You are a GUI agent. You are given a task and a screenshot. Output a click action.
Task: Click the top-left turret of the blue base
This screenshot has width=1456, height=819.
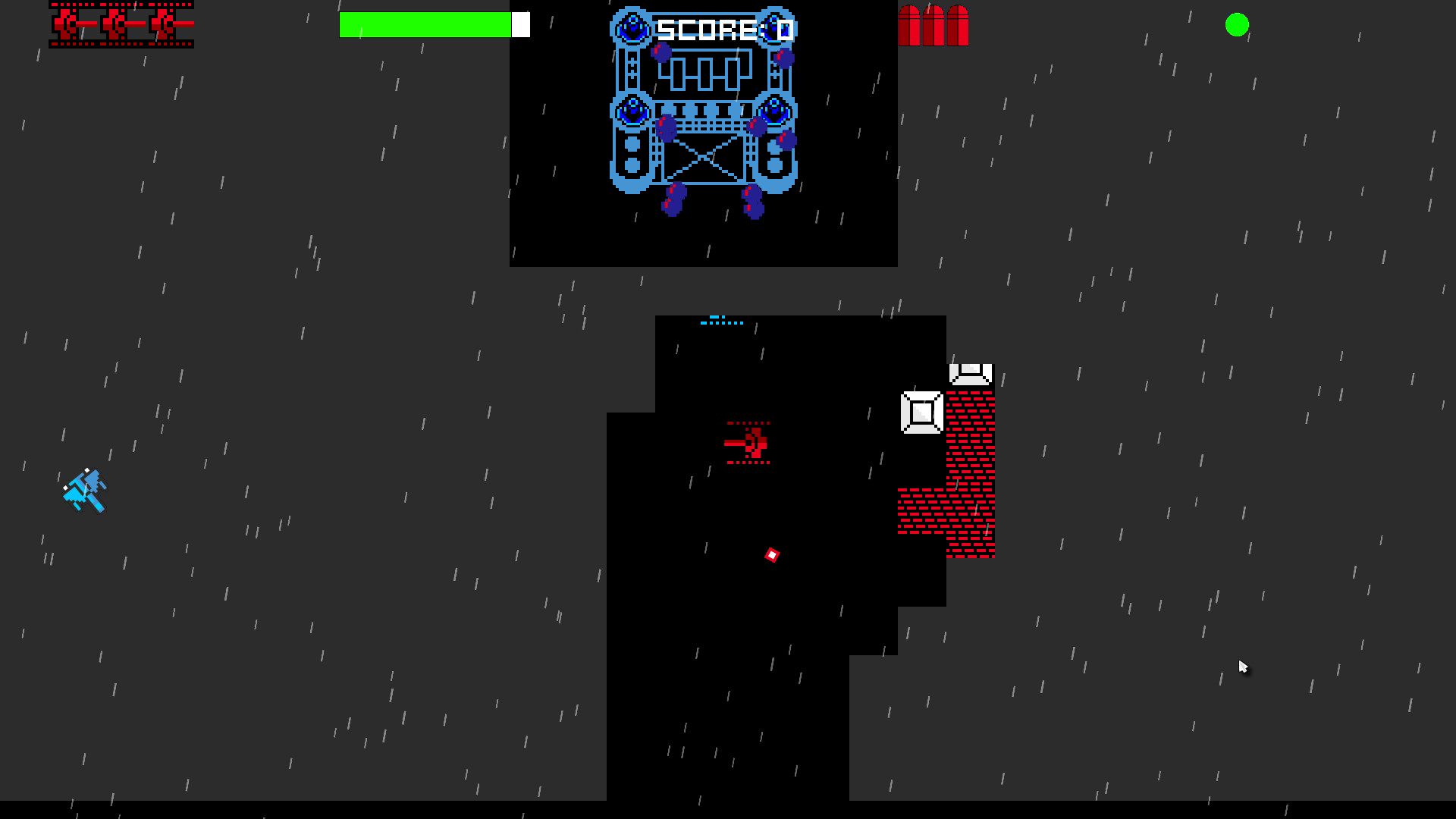(632, 25)
